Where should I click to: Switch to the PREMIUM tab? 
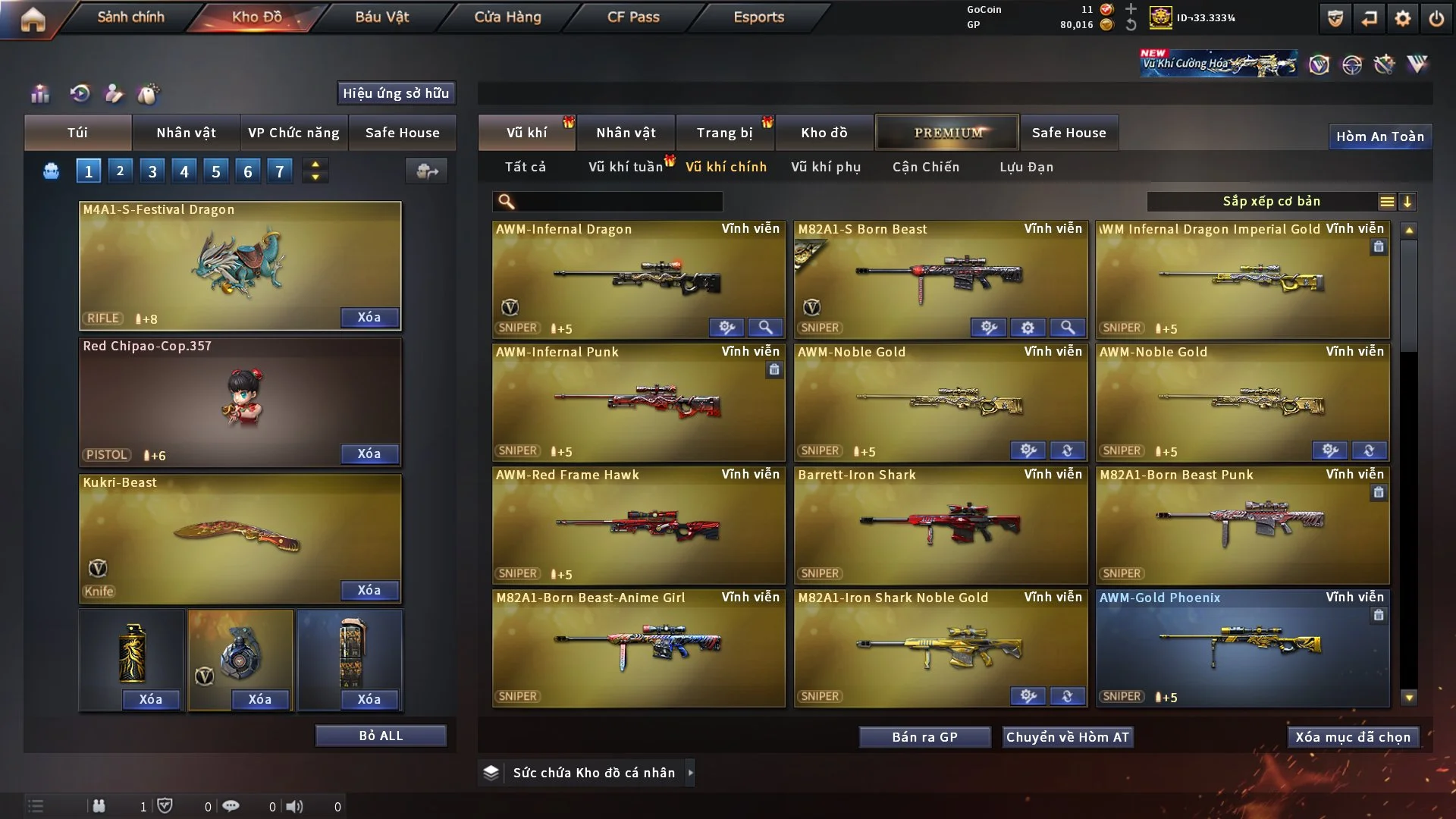click(947, 133)
